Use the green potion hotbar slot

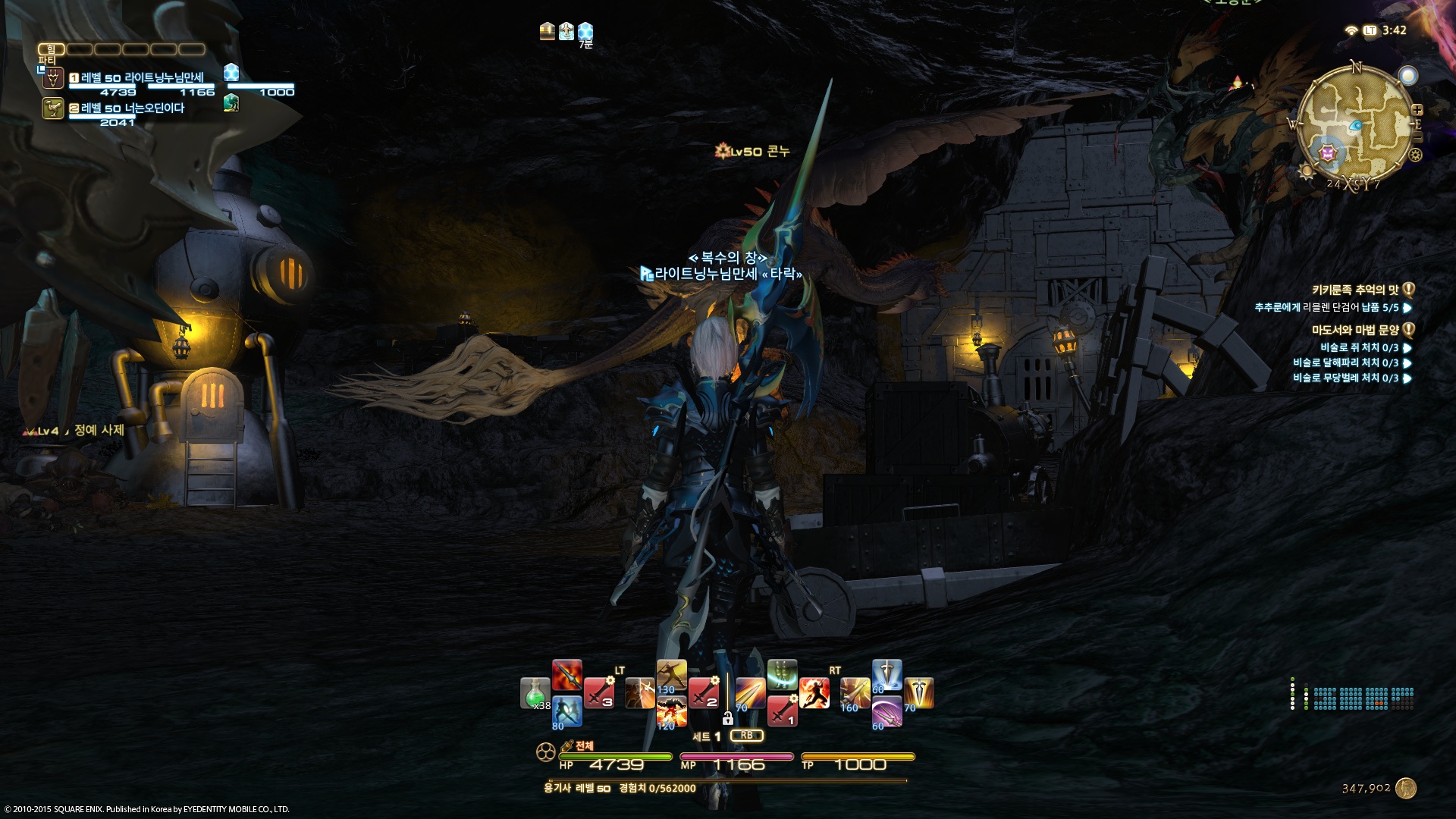pos(535,693)
